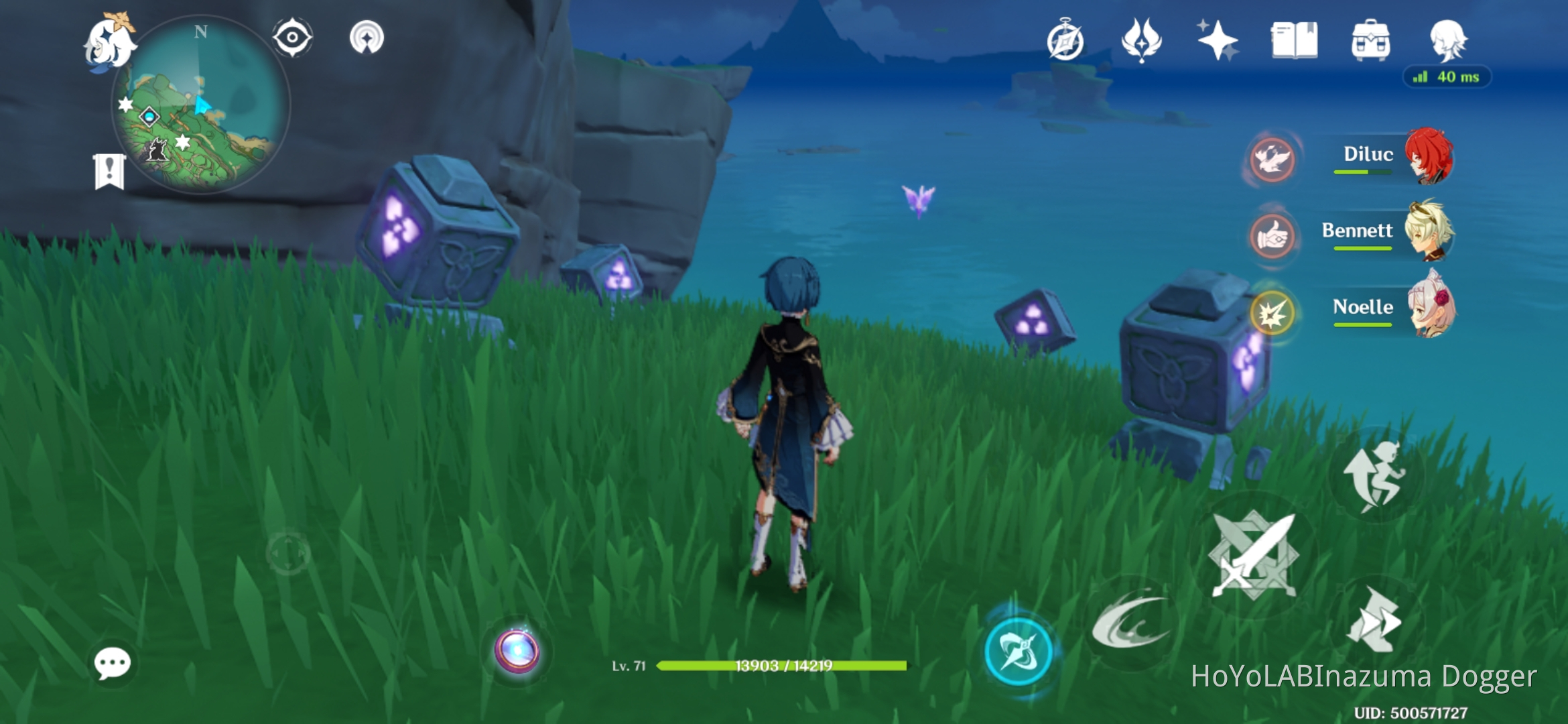Activate Elemental Sight beside the minimap
1568x724 pixels.
point(293,38)
